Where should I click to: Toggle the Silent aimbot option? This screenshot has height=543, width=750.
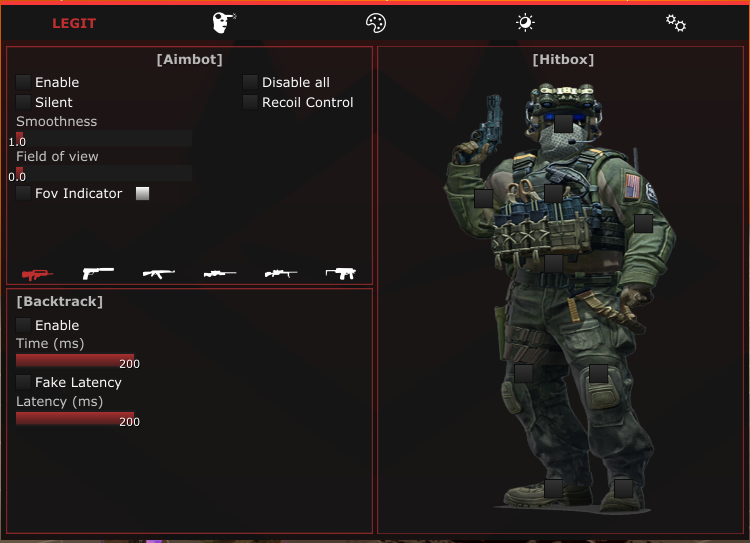point(23,102)
